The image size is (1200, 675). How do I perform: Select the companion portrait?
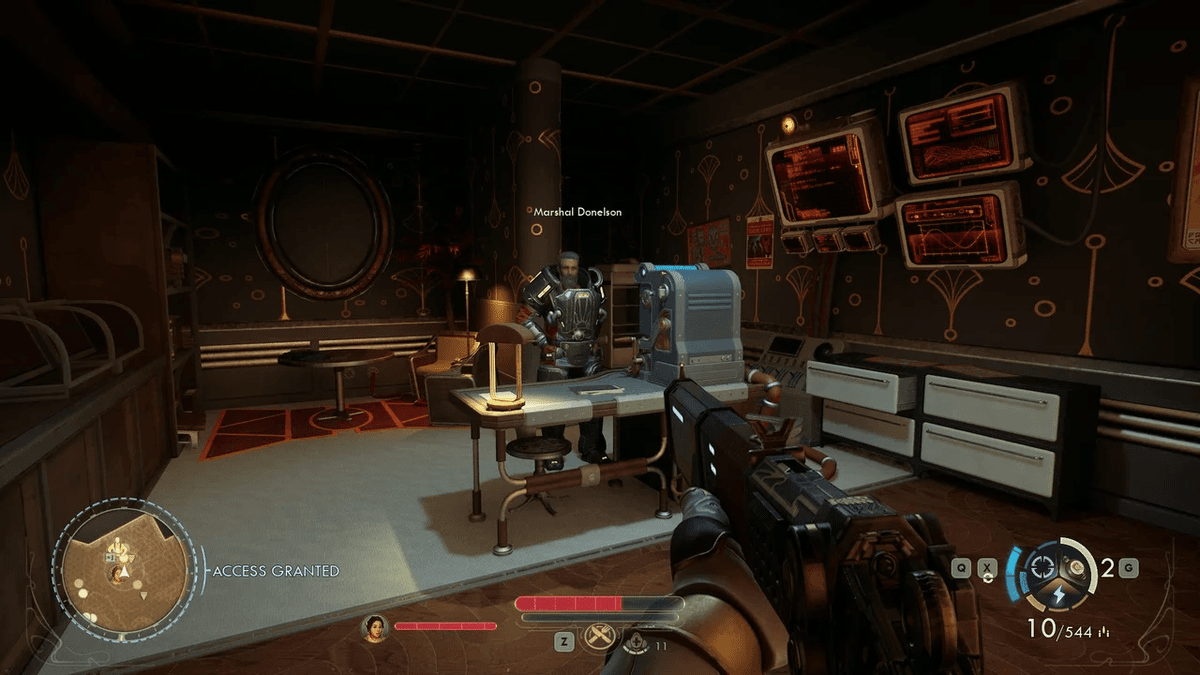pos(375,627)
